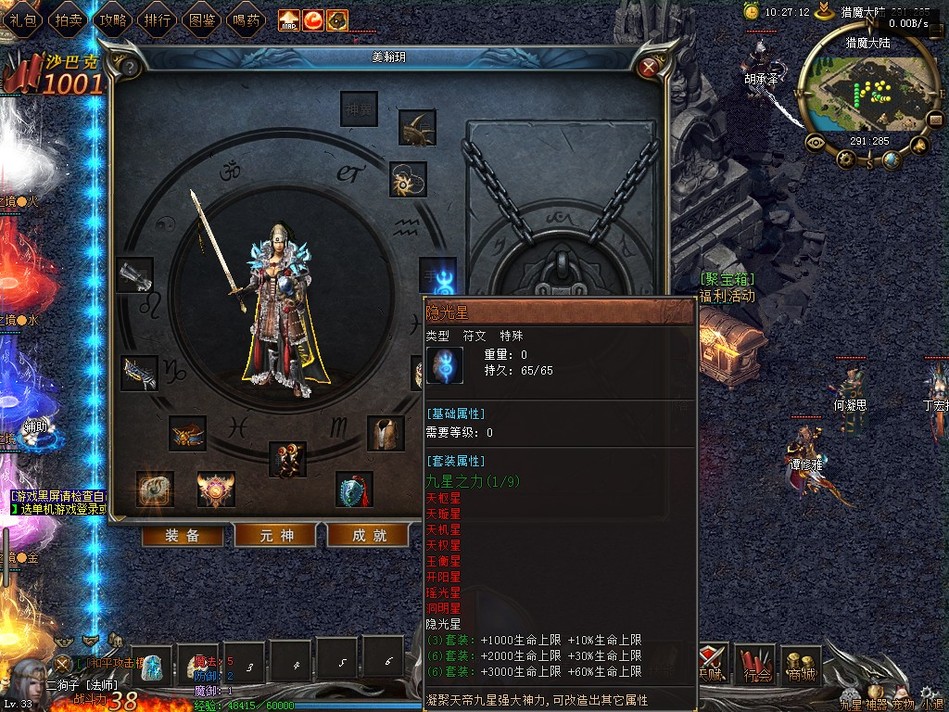
Task: Close the character equipment window
Action: 648,67
